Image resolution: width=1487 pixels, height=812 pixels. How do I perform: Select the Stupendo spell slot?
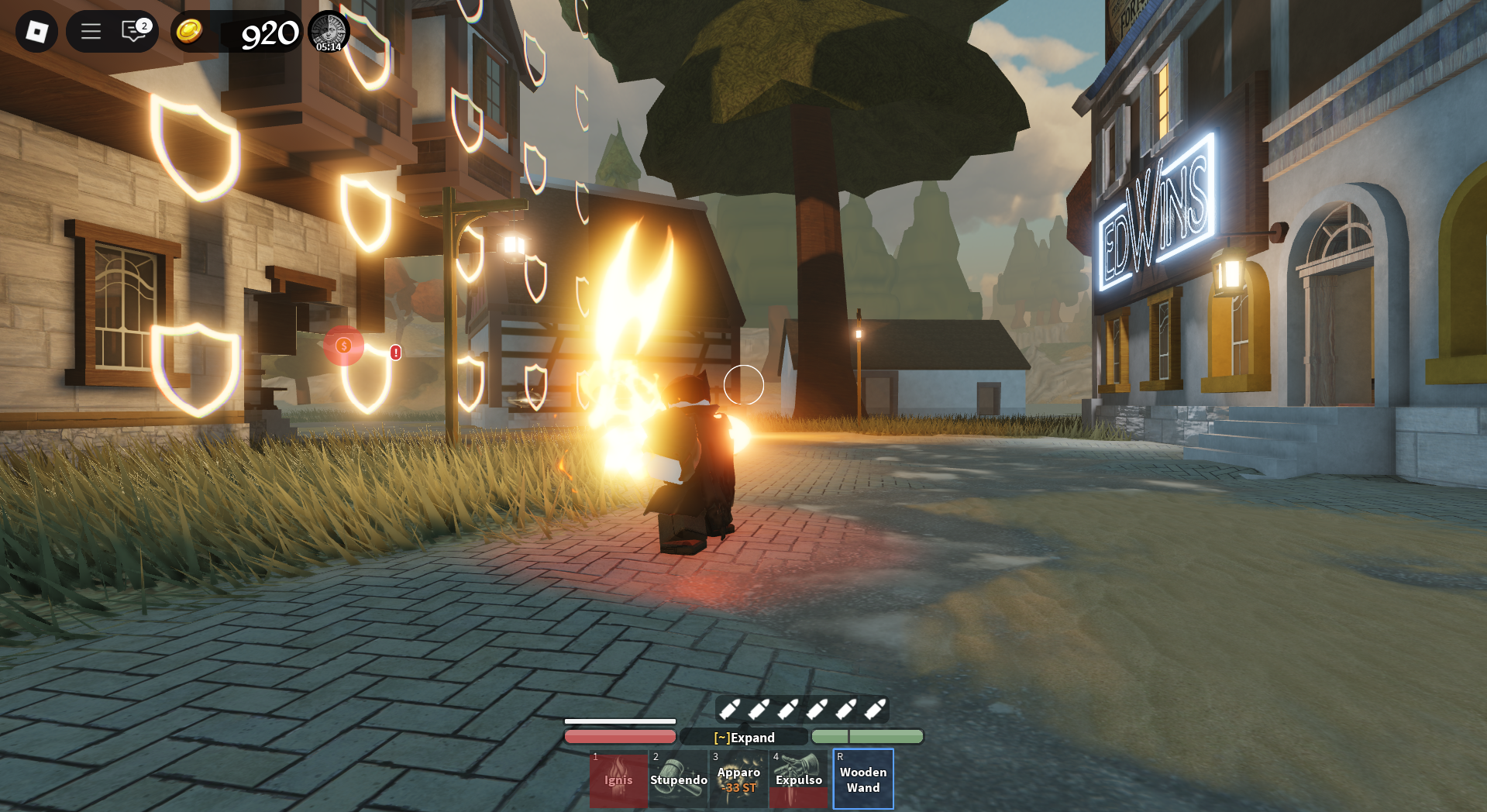(x=679, y=779)
